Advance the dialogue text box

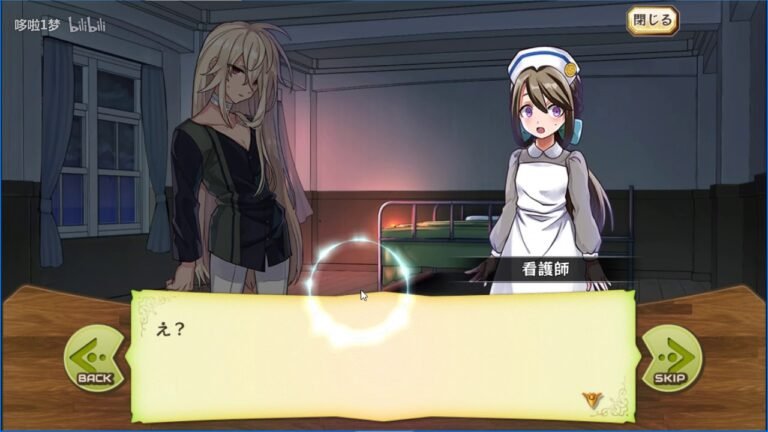(x=382, y=355)
